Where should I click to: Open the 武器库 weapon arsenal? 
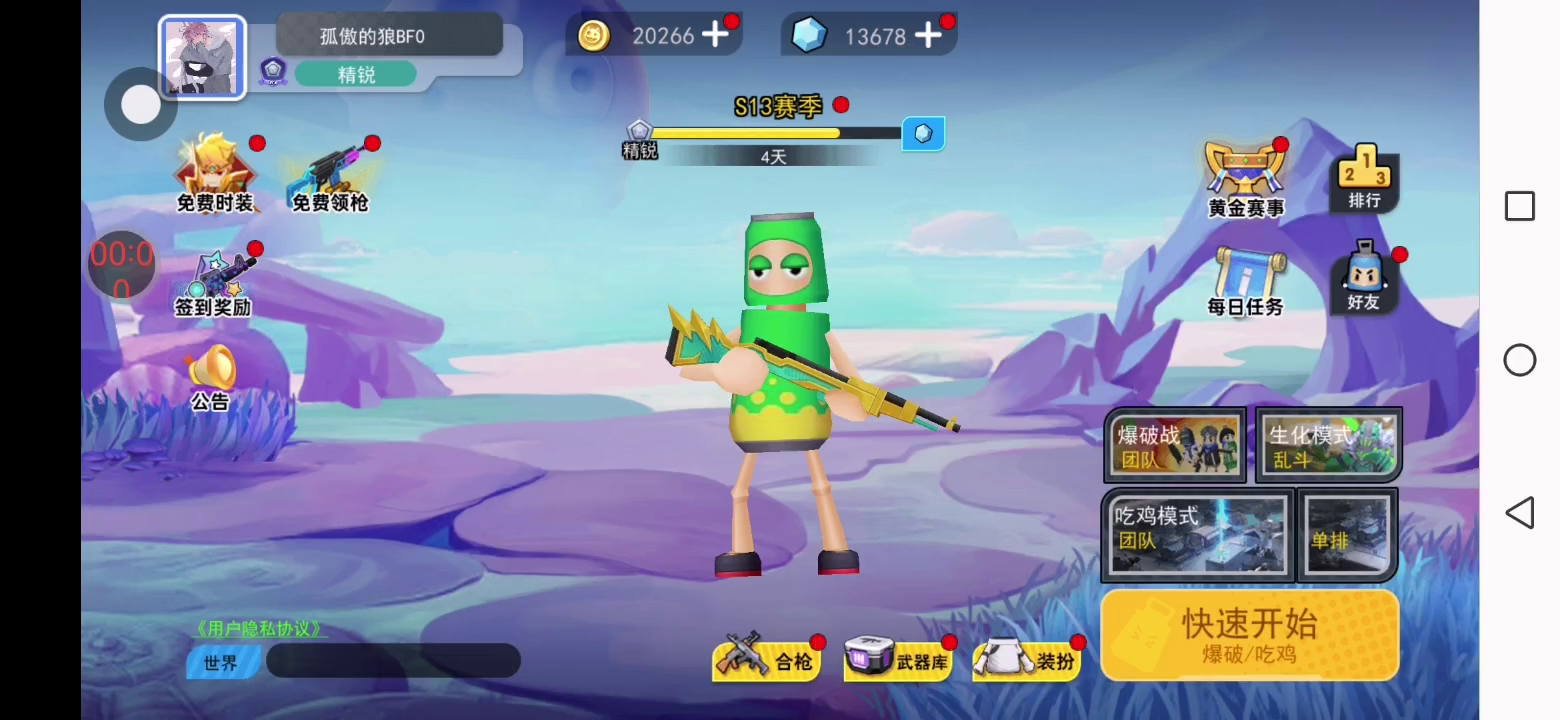pos(898,658)
